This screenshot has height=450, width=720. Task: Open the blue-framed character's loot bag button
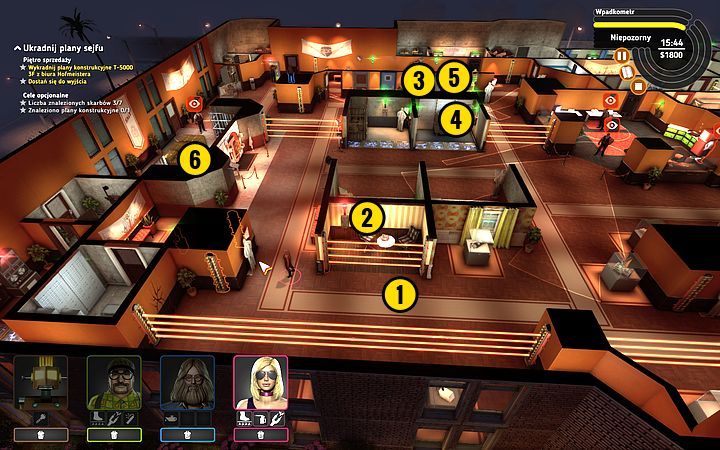point(187,434)
